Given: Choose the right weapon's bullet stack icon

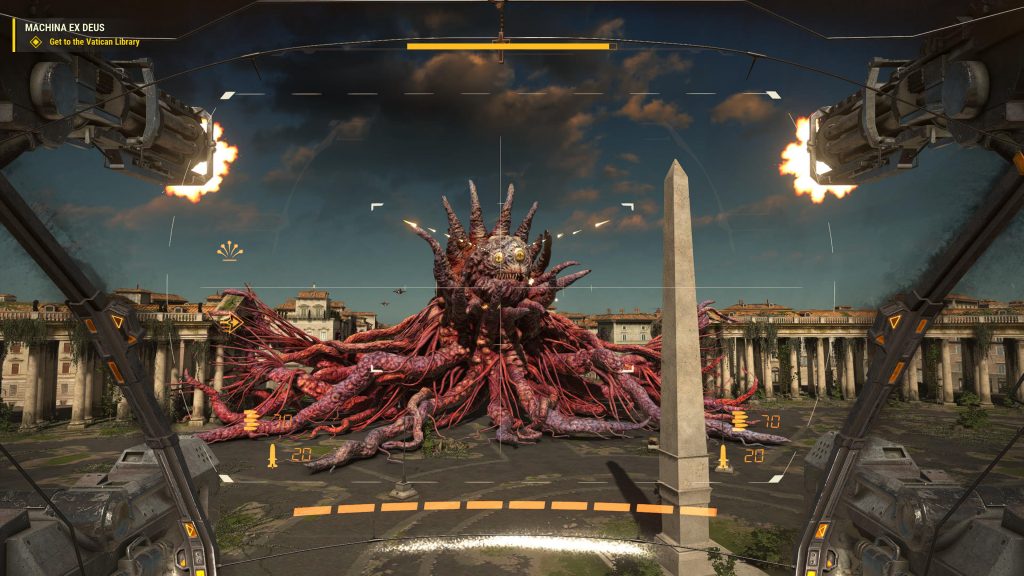Looking at the screenshot, I should (740, 420).
